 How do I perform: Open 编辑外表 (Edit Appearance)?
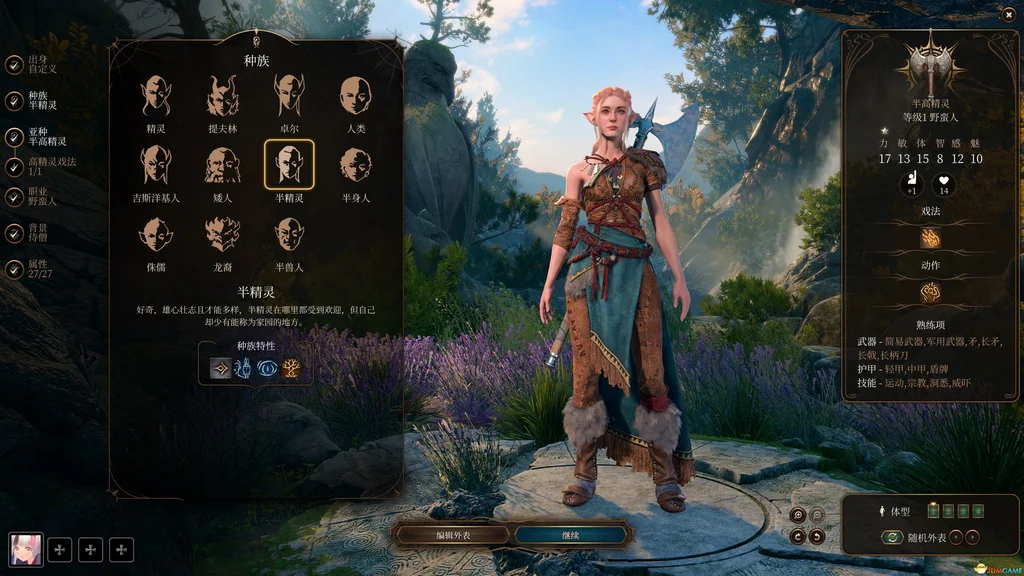click(452, 535)
